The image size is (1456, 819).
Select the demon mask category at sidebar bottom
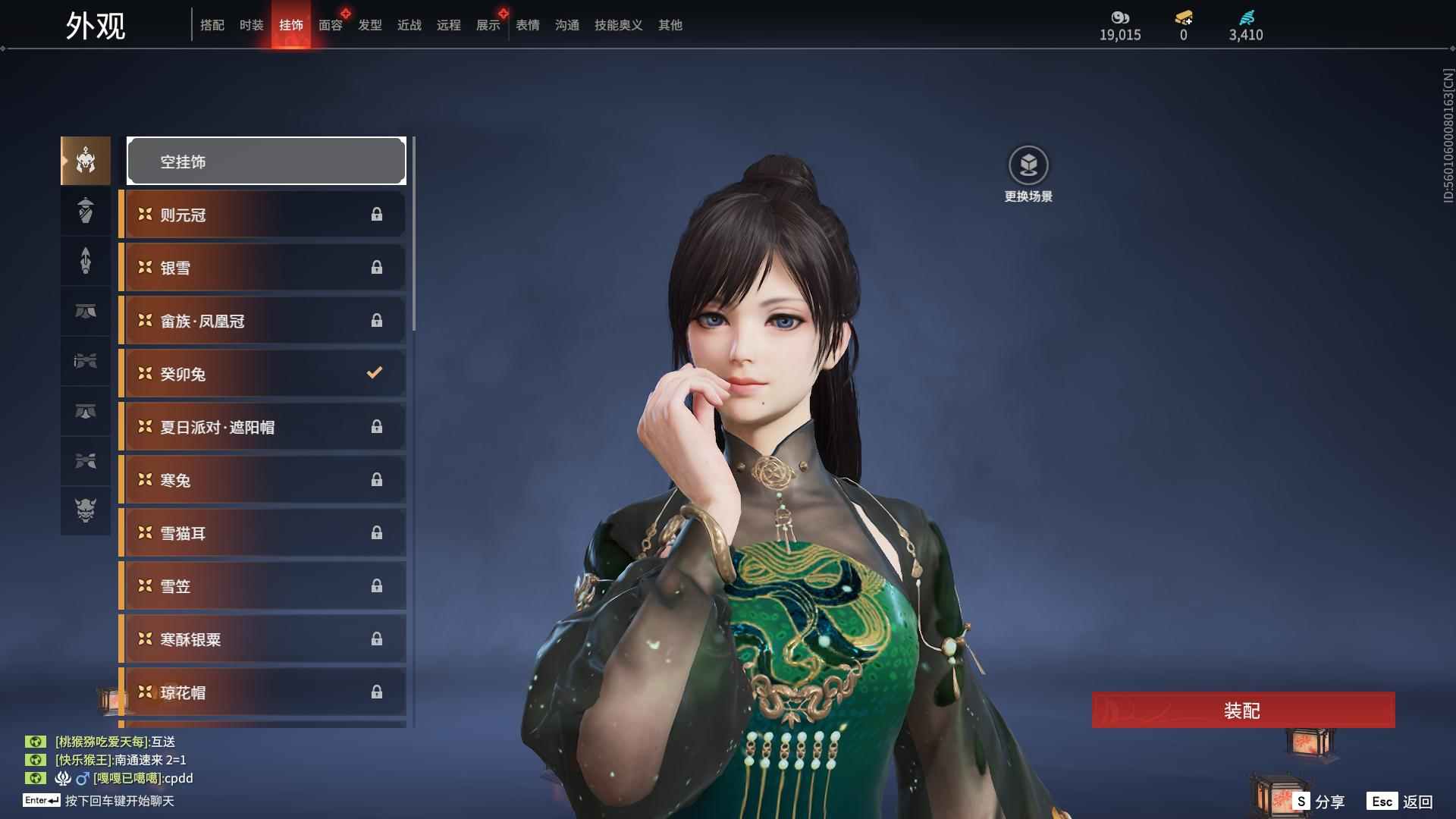[x=85, y=511]
